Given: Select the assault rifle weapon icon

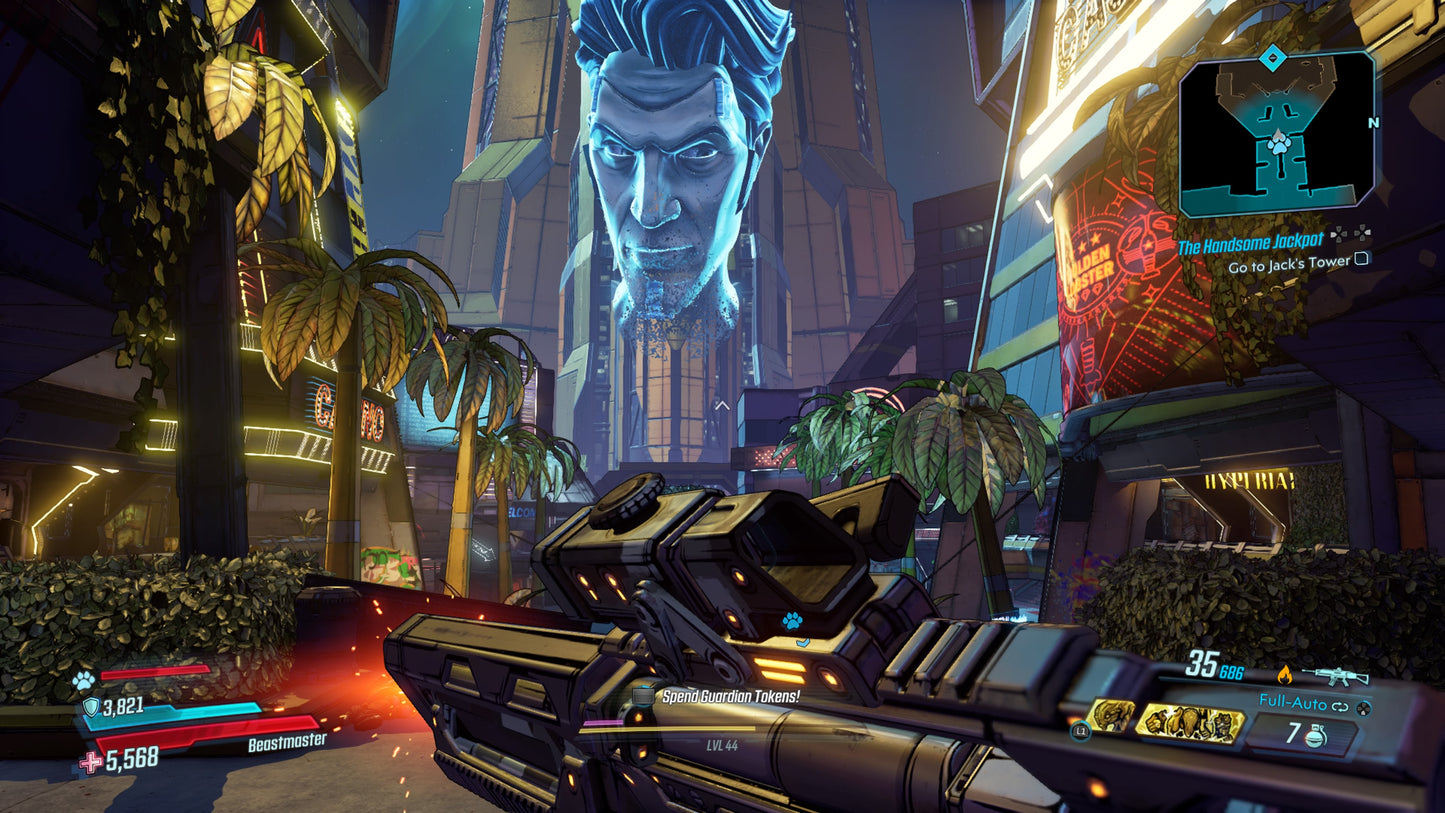Looking at the screenshot, I should (1342, 675).
